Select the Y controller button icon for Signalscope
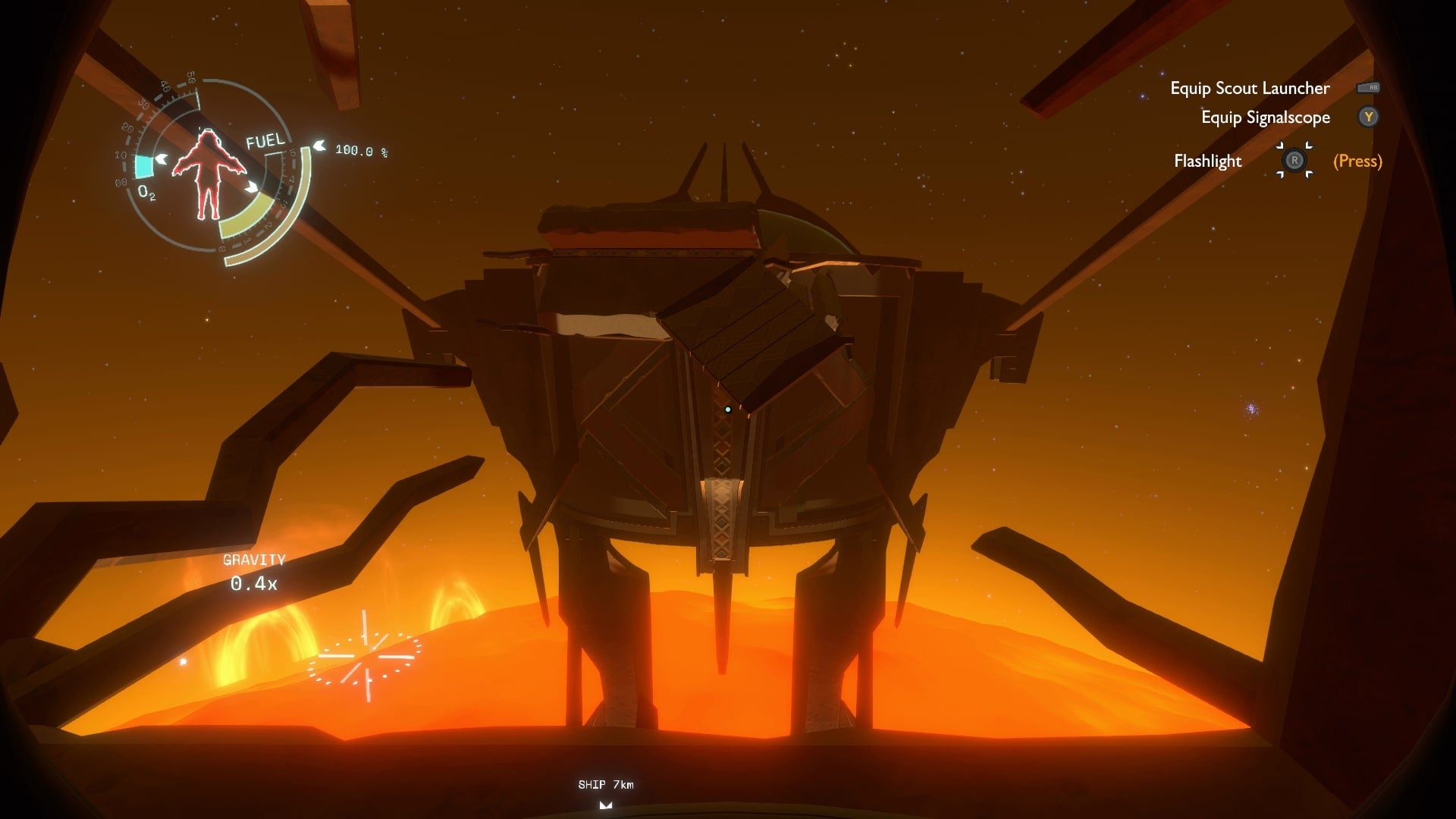Image resolution: width=1456 pixels, height=819 pixels. pos(1369,118)
